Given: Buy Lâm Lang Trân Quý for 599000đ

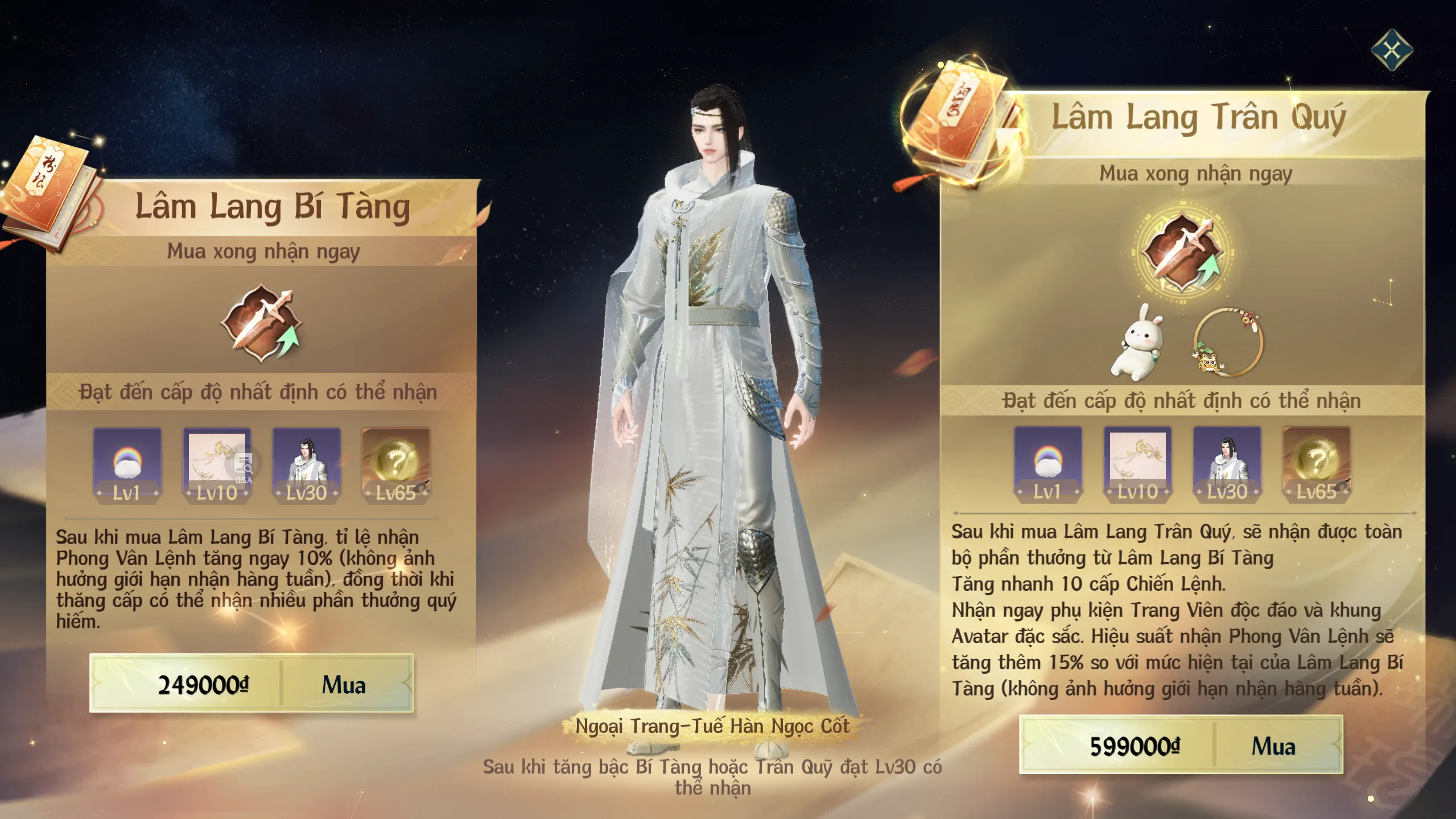Looking at the screenshot, I should click(1181, 745).
